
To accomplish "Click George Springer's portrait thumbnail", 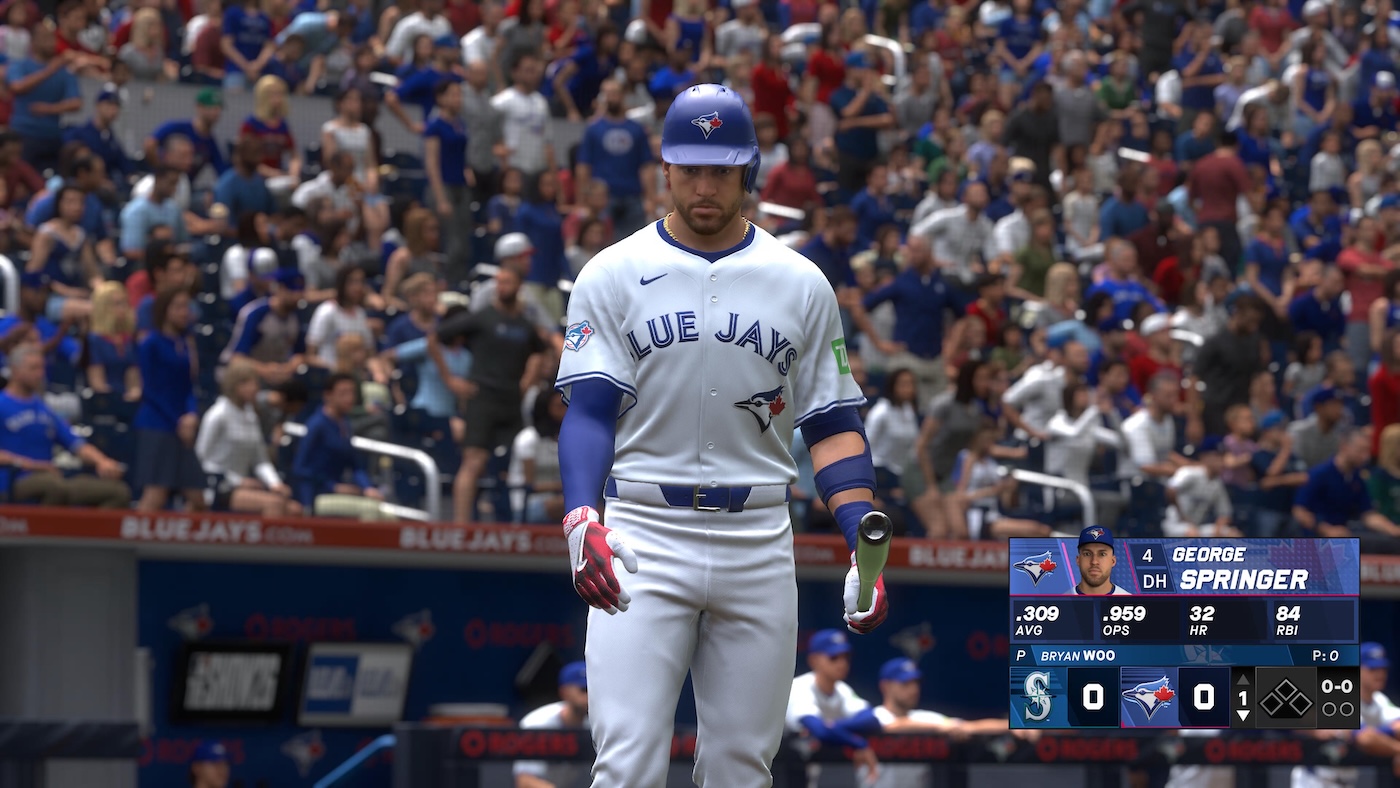I will [1094, 564].
